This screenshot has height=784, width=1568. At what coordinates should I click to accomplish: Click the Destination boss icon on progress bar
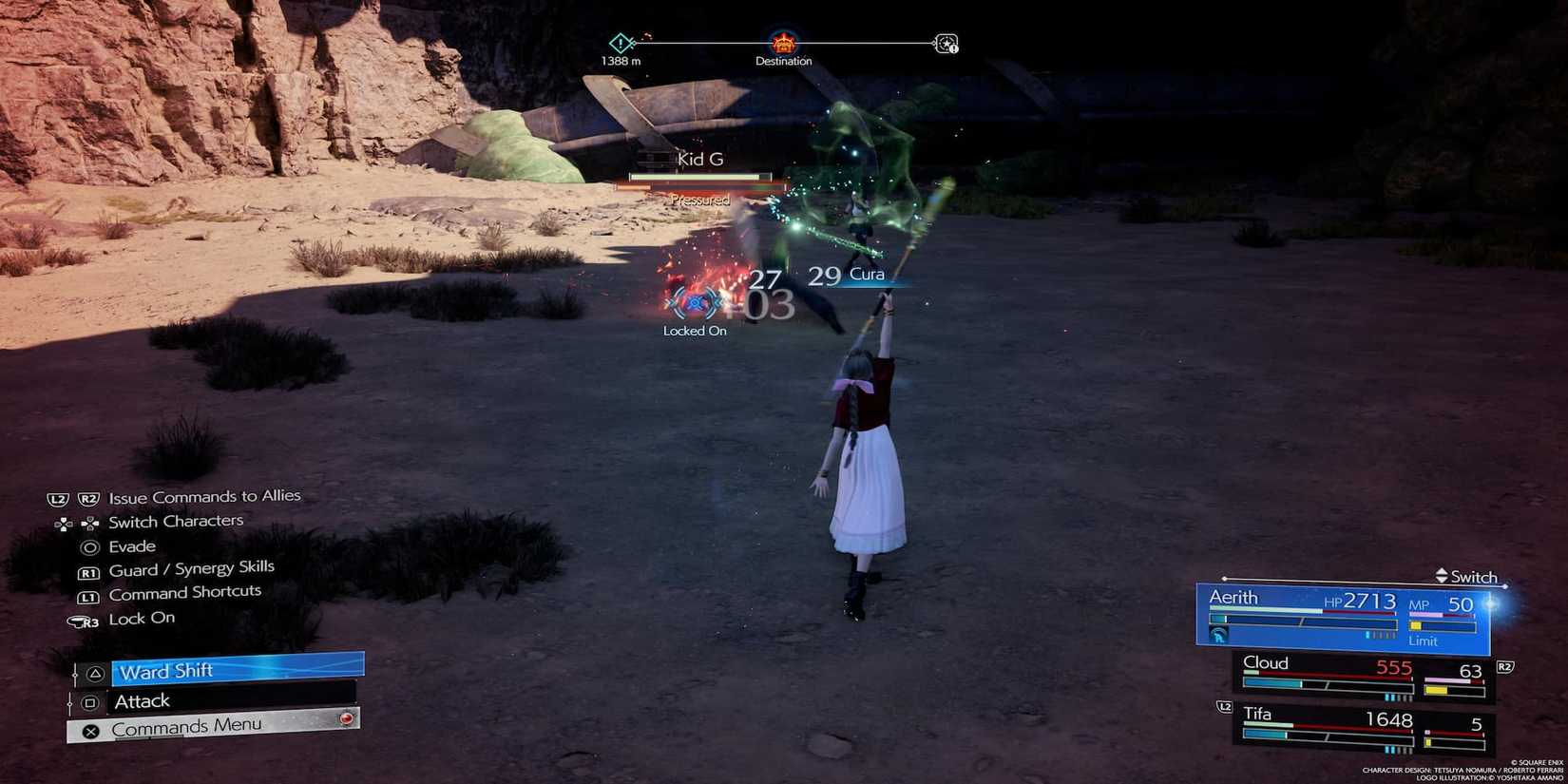783,43
